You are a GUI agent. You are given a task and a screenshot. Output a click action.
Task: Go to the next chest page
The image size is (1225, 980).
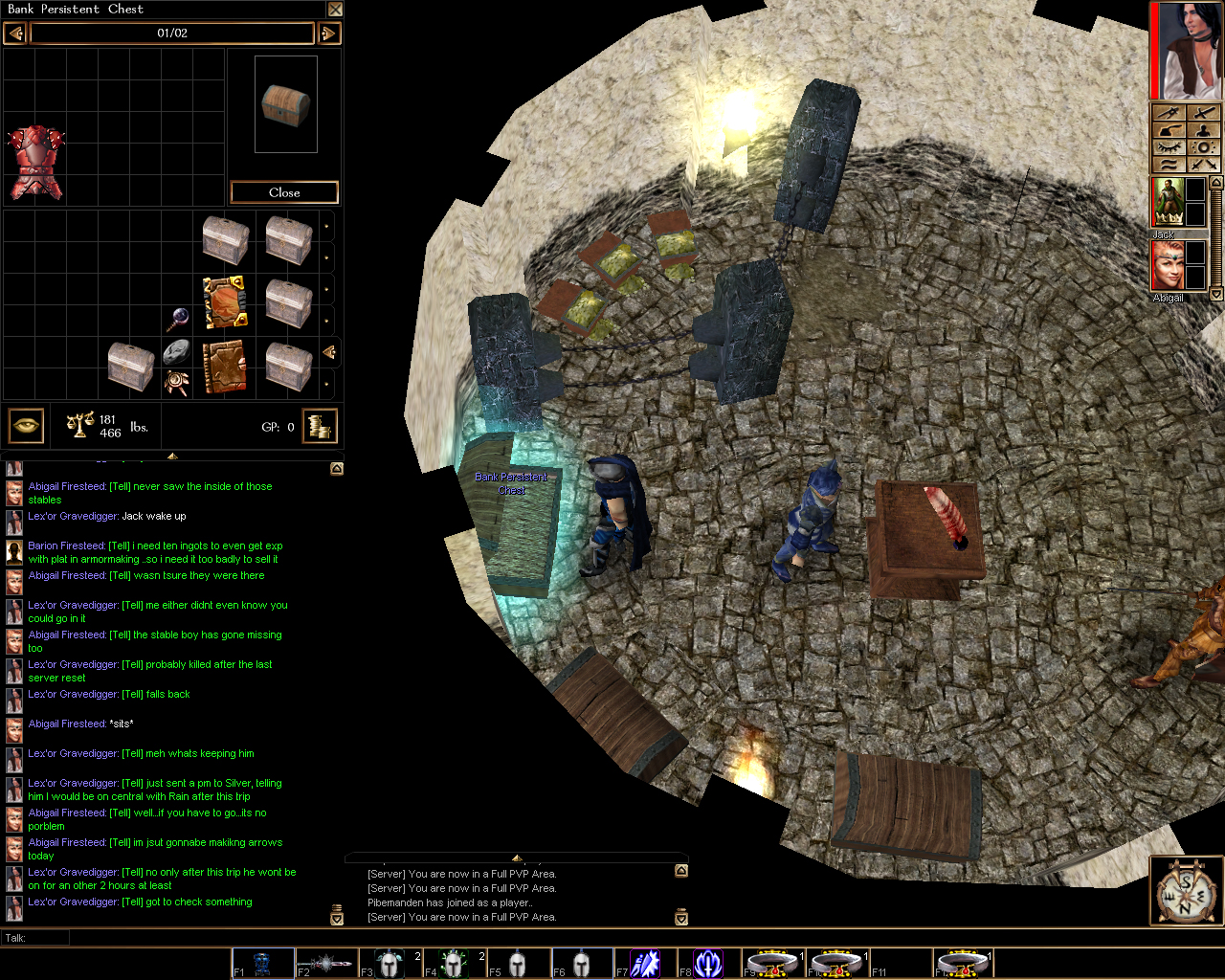328,33
